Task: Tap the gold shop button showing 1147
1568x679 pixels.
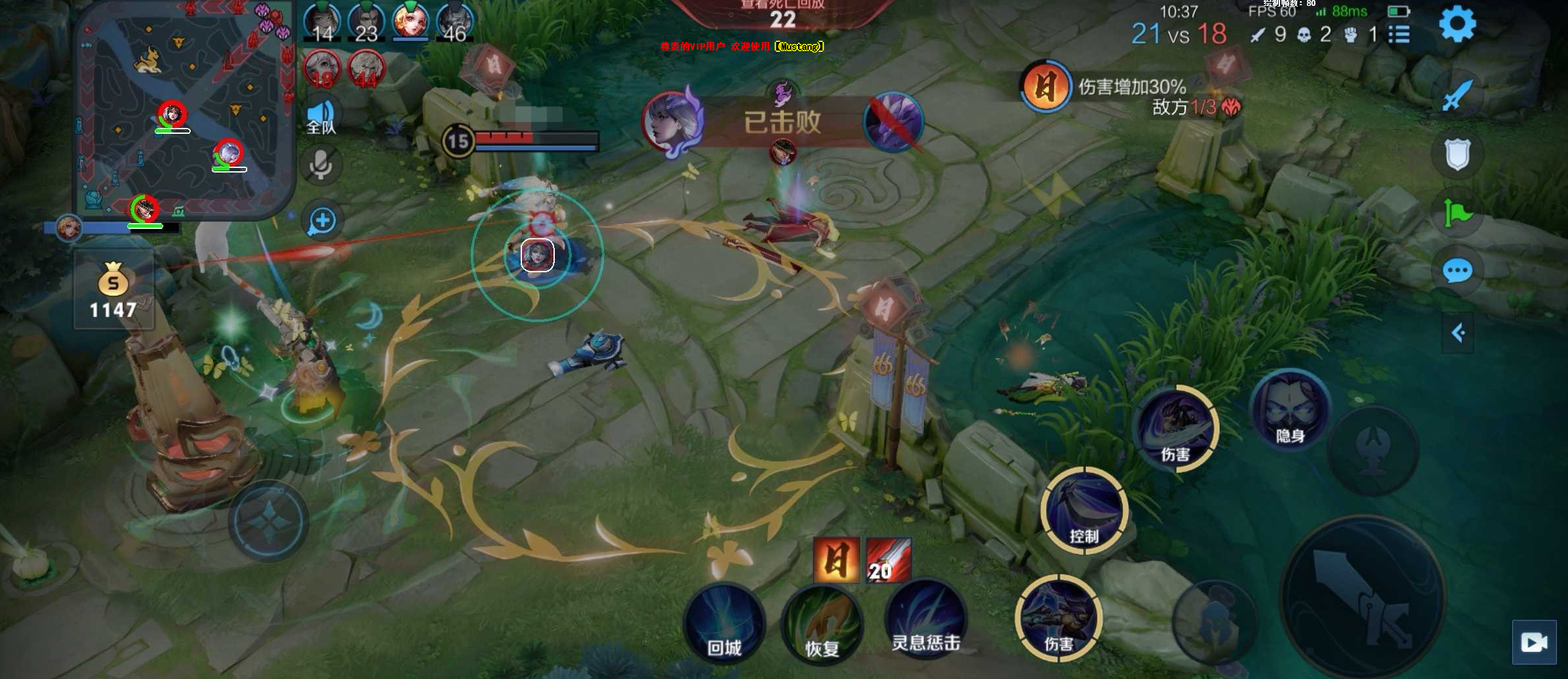Action: pos(113,289)
